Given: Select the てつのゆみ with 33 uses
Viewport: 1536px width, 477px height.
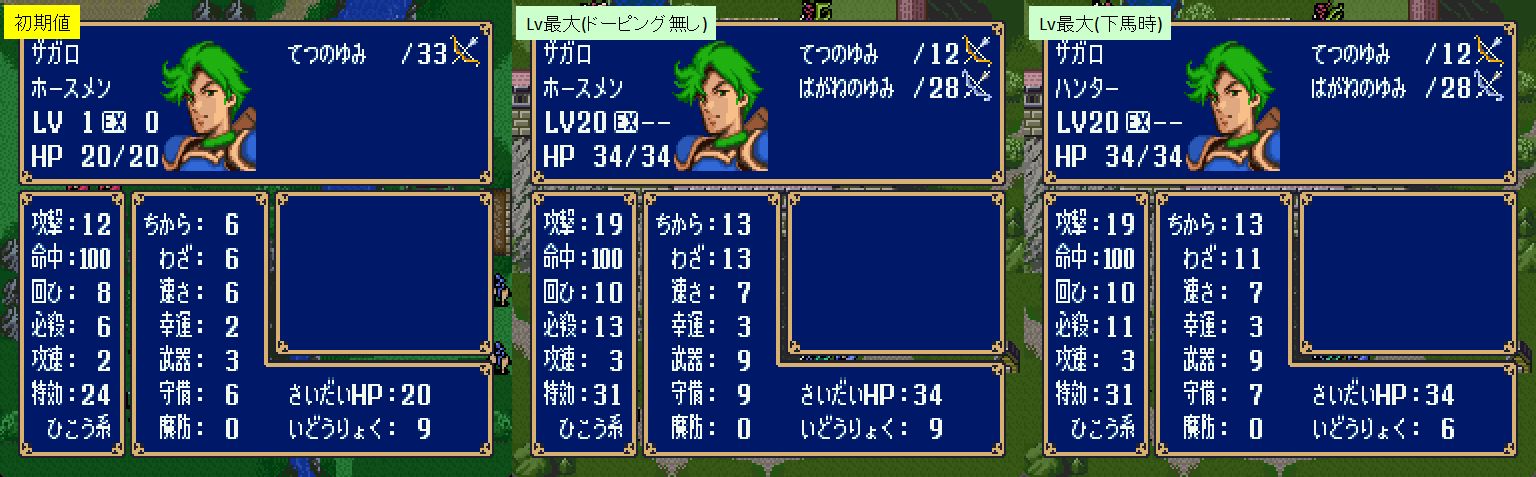Looking at the screenshot, I should pyautogui.click(x=327, y=54).
